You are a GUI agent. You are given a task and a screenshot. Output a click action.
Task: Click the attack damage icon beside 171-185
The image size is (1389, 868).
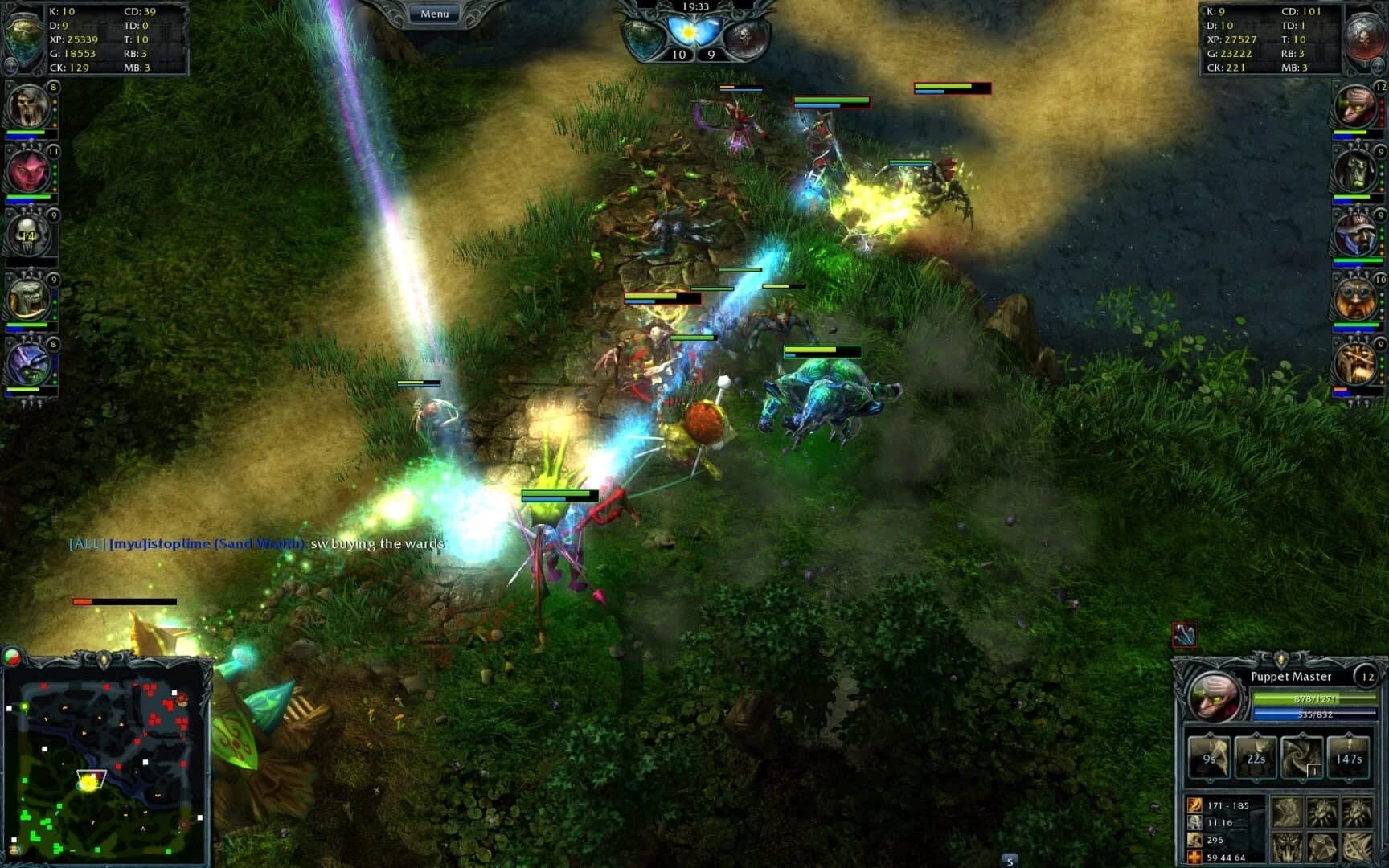tap(1194, 806)
